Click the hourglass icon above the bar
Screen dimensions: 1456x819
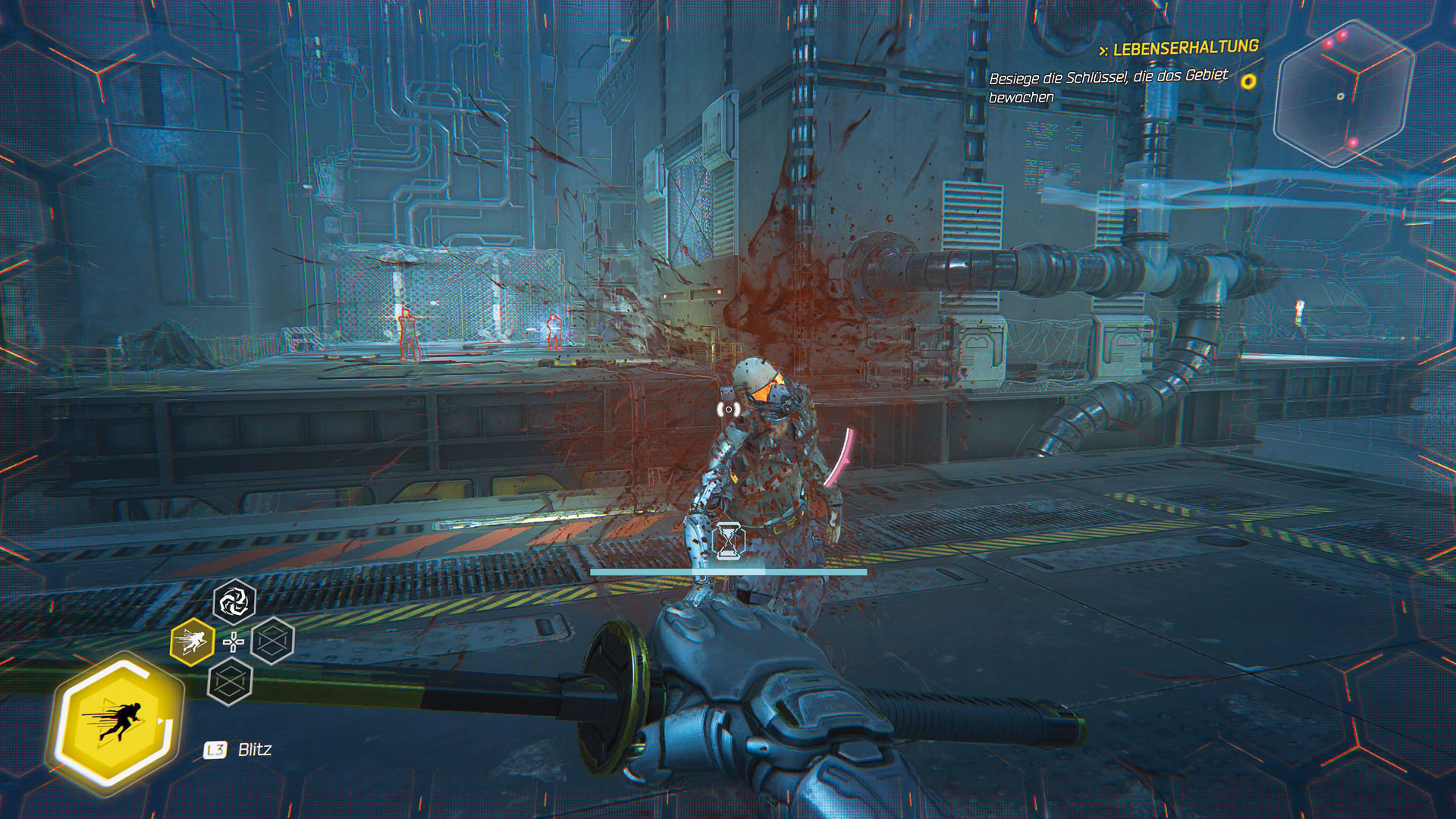(729, 541)
